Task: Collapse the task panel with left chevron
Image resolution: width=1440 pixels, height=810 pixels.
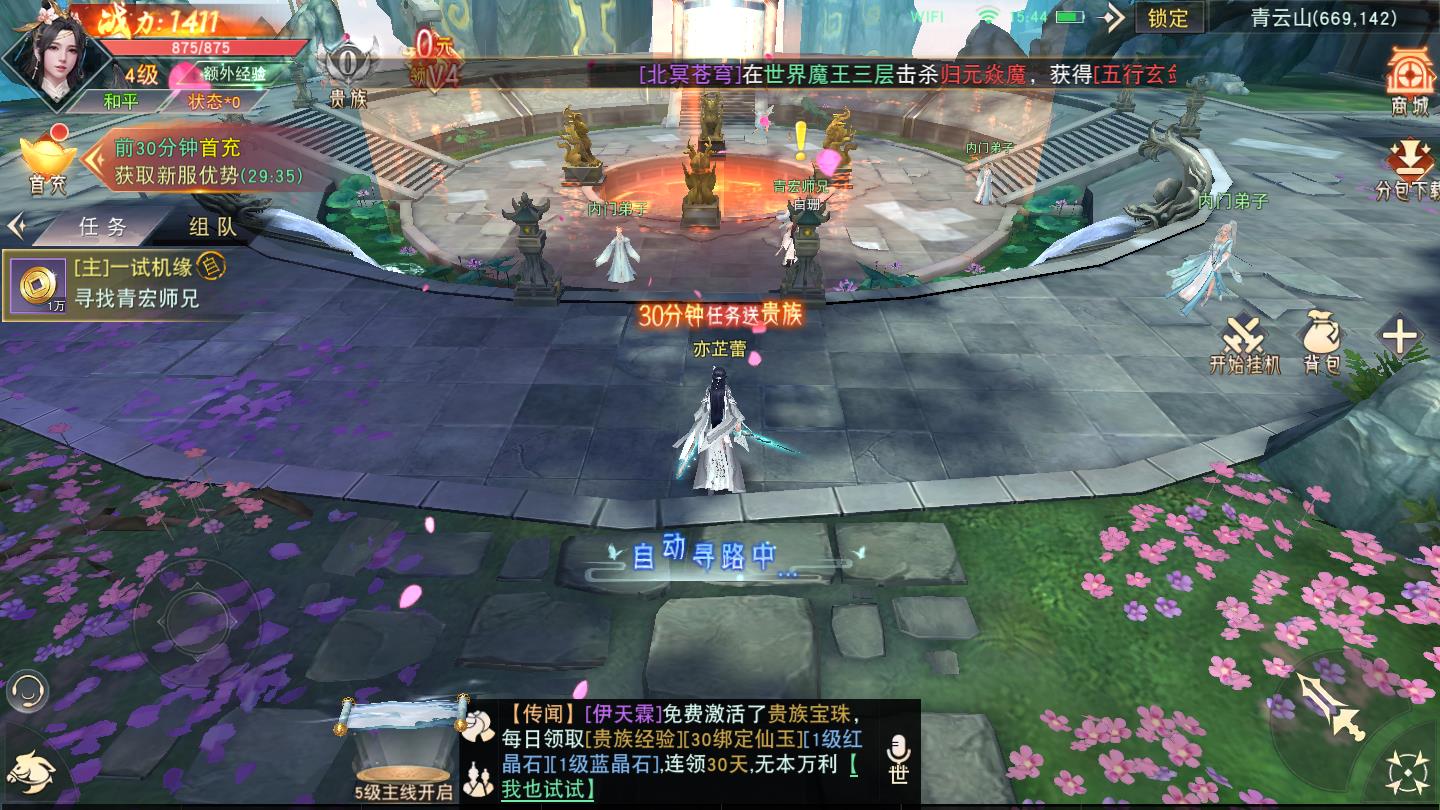Action: [16, 227]
